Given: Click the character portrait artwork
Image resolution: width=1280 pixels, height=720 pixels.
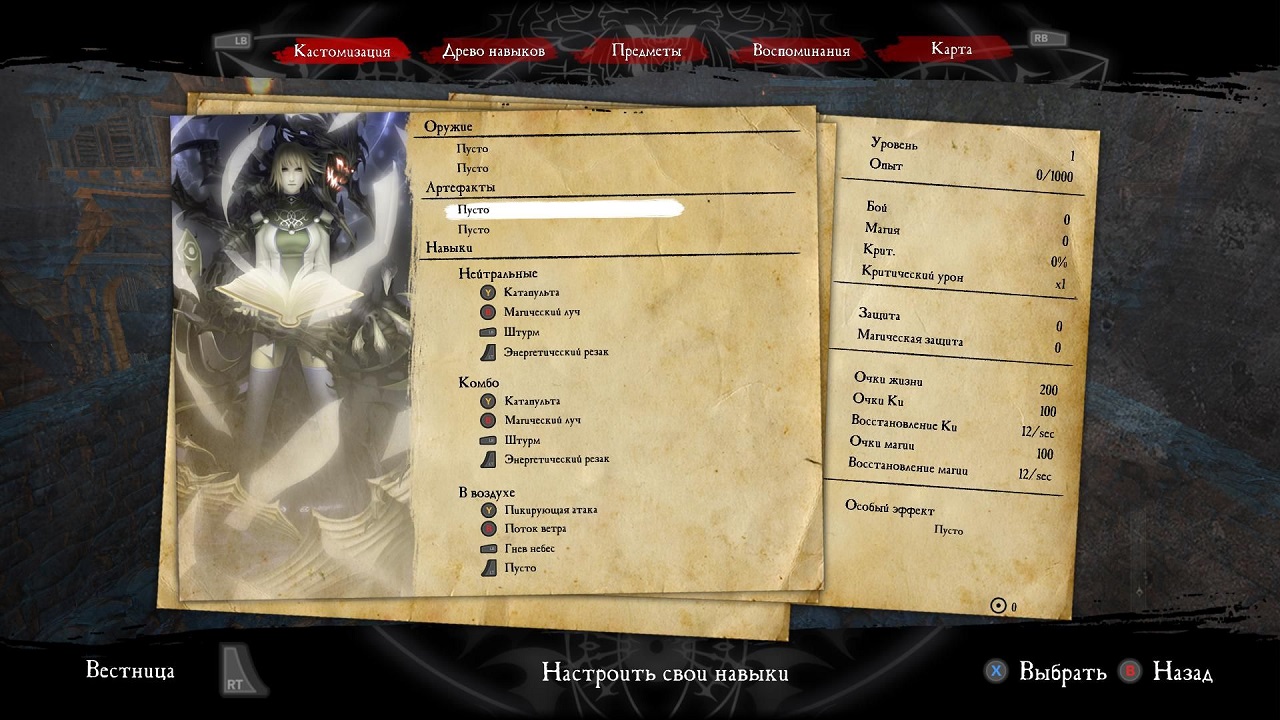Looking at the screenshot, I should tap(291, 350).
